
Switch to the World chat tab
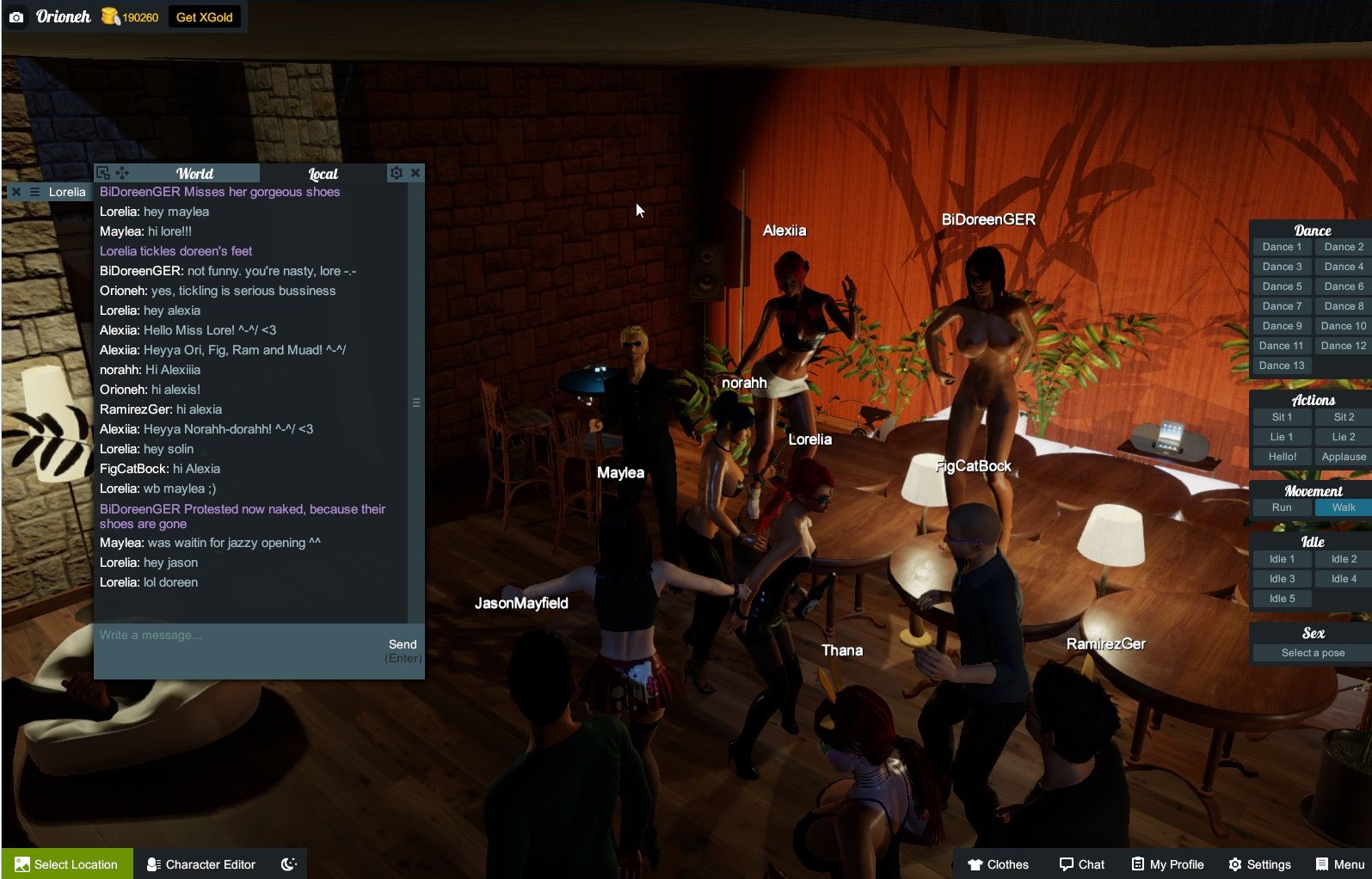click(194, 174)
